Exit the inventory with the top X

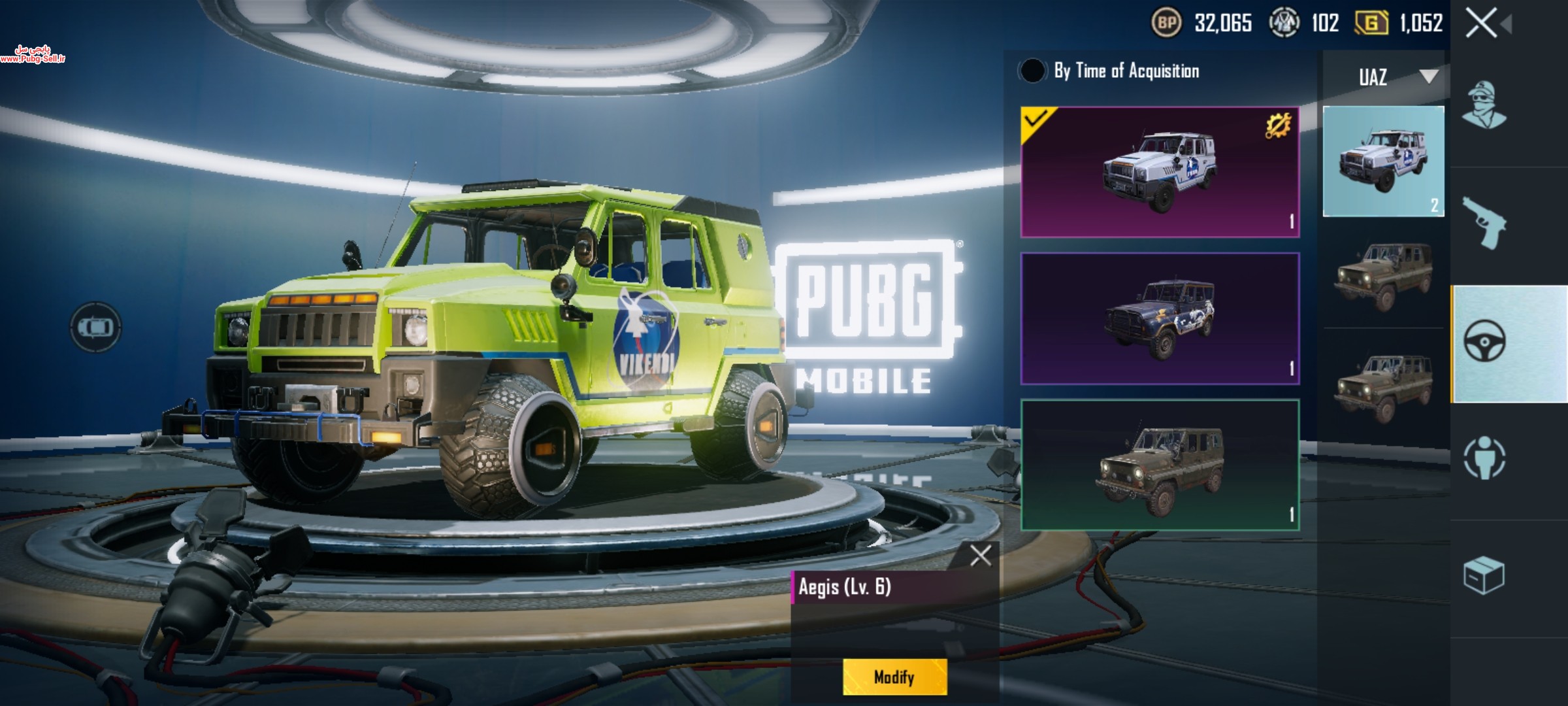coord(1481,24)
